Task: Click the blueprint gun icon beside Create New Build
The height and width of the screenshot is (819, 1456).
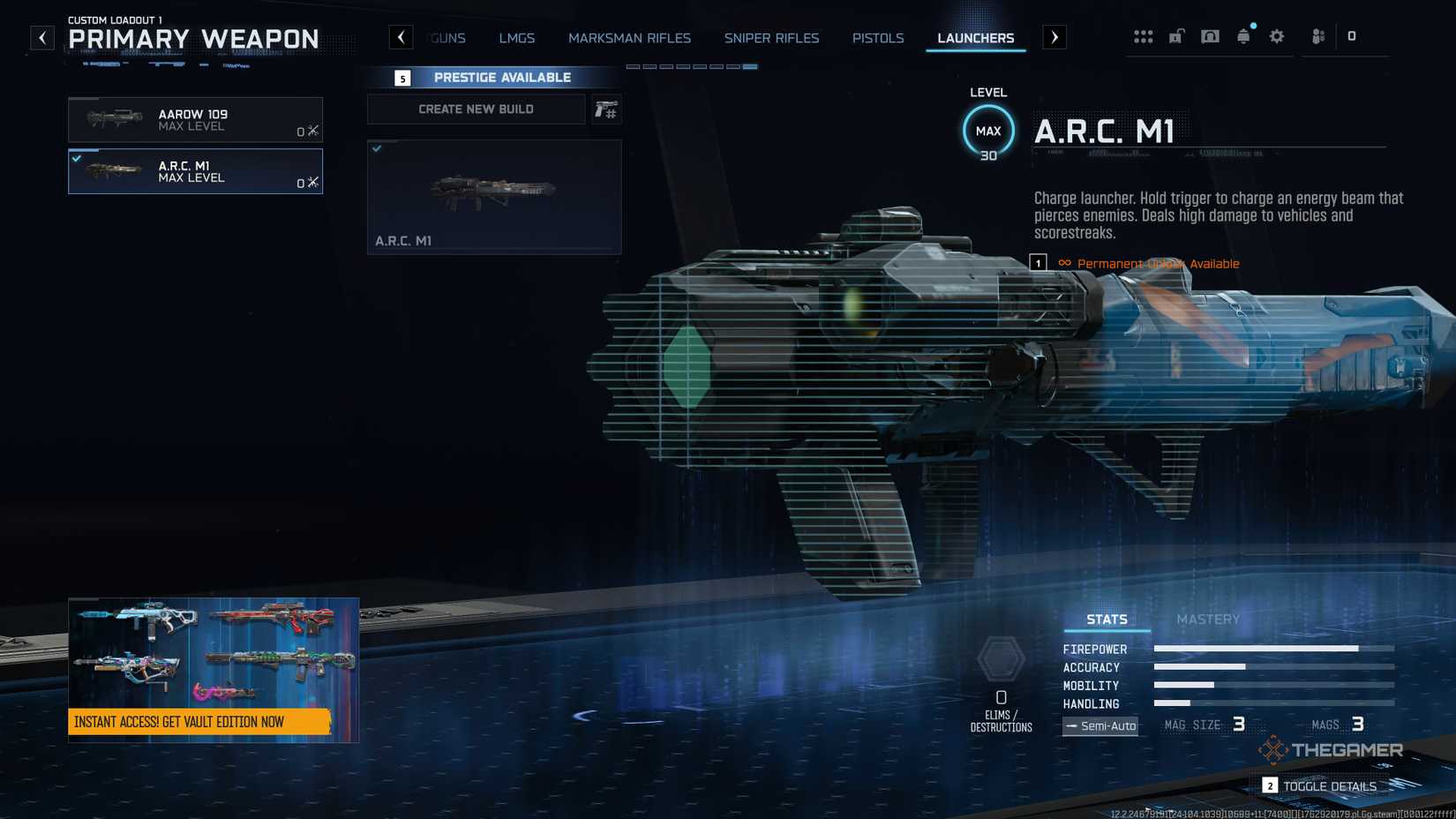Action: tap(607, 109)
